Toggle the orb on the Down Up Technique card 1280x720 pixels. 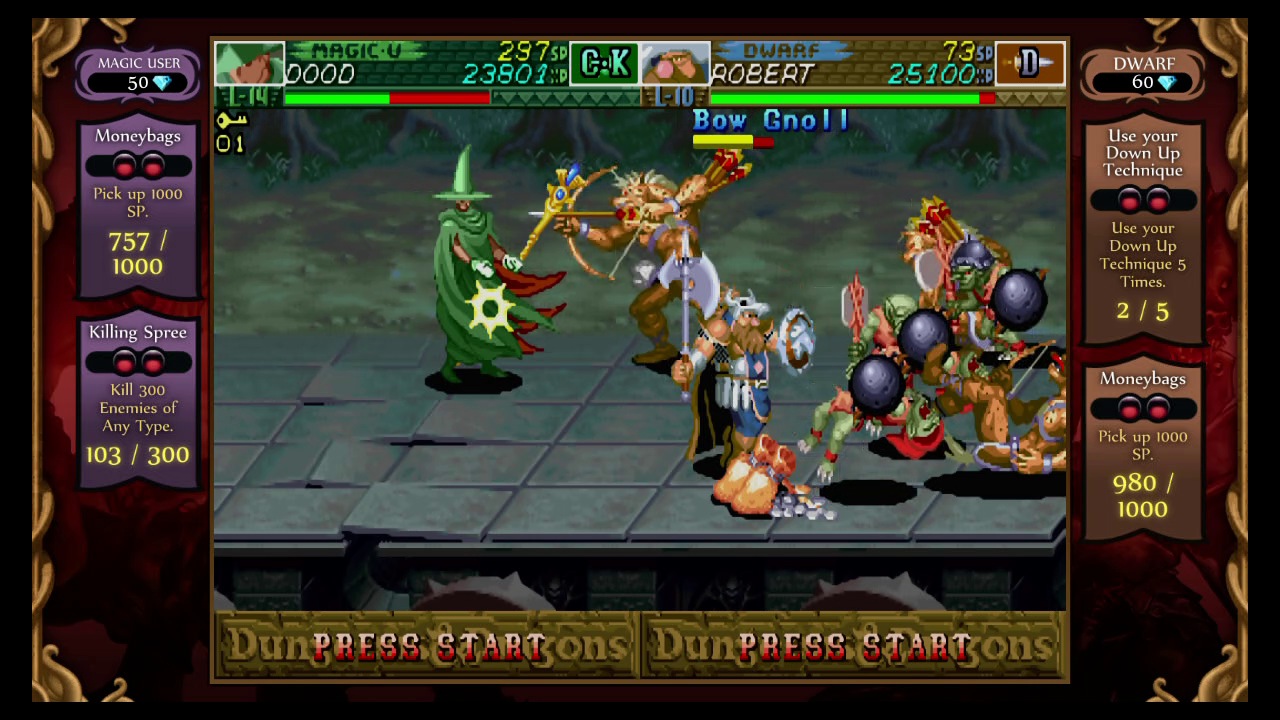[1131, 202]
